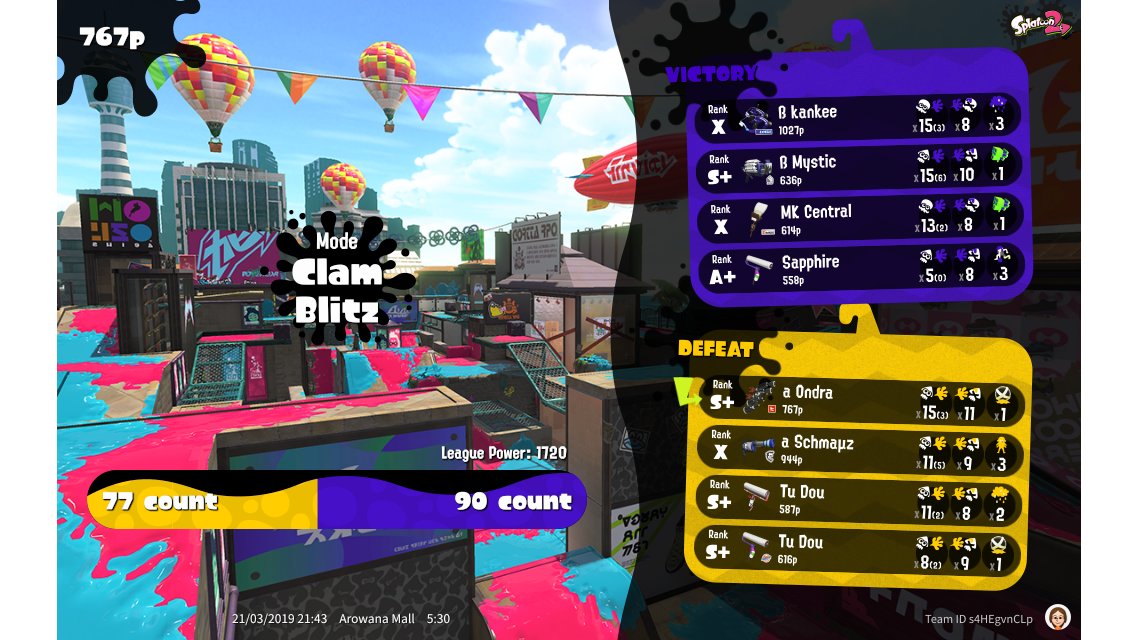Image resolution: width=1138 pixels, height=640 pixels.
Task: Select the a Schmaµz player row
Action: click(x=860, y=448)
